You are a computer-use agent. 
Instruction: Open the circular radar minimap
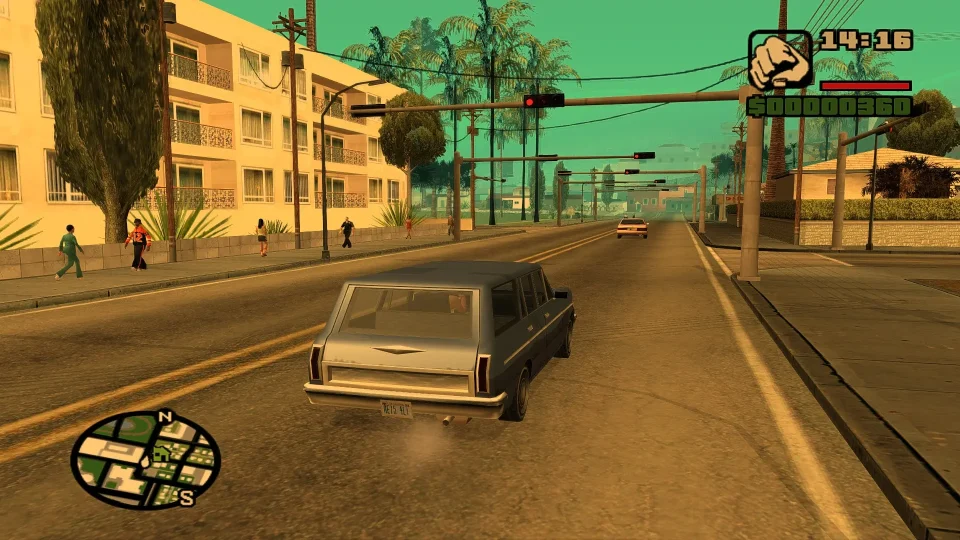(x=146, y=460)
